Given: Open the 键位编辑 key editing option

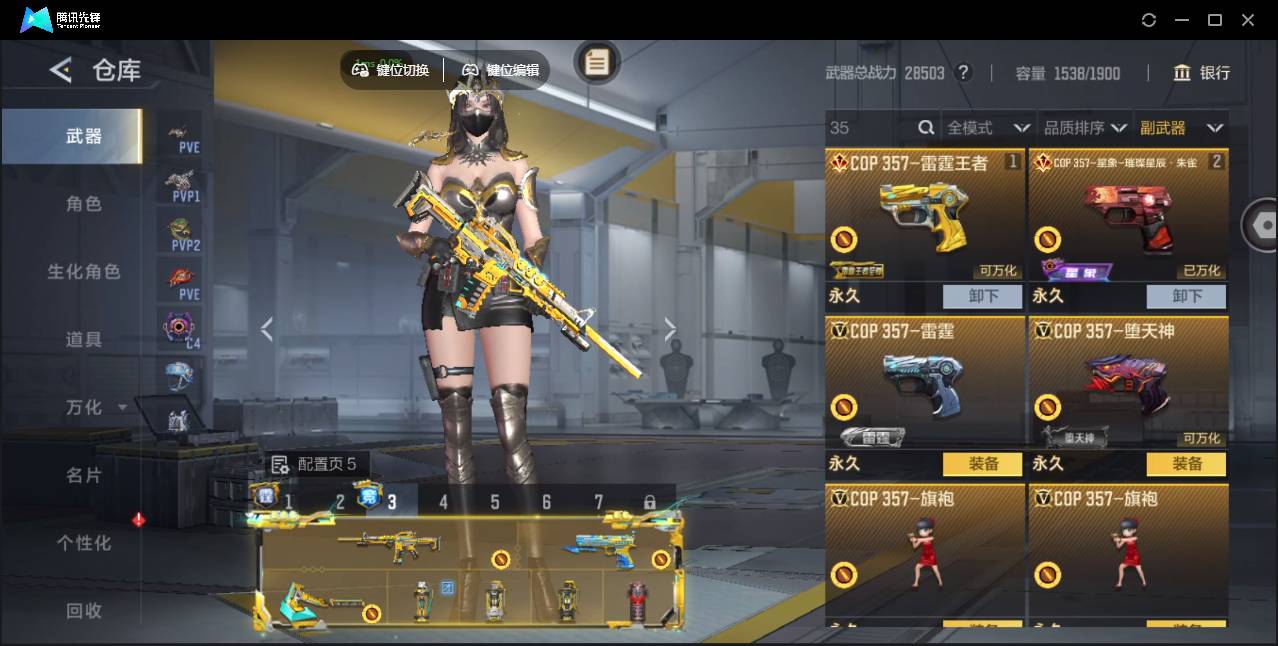Looking at the screenshot, I should [x=501, y=70].
